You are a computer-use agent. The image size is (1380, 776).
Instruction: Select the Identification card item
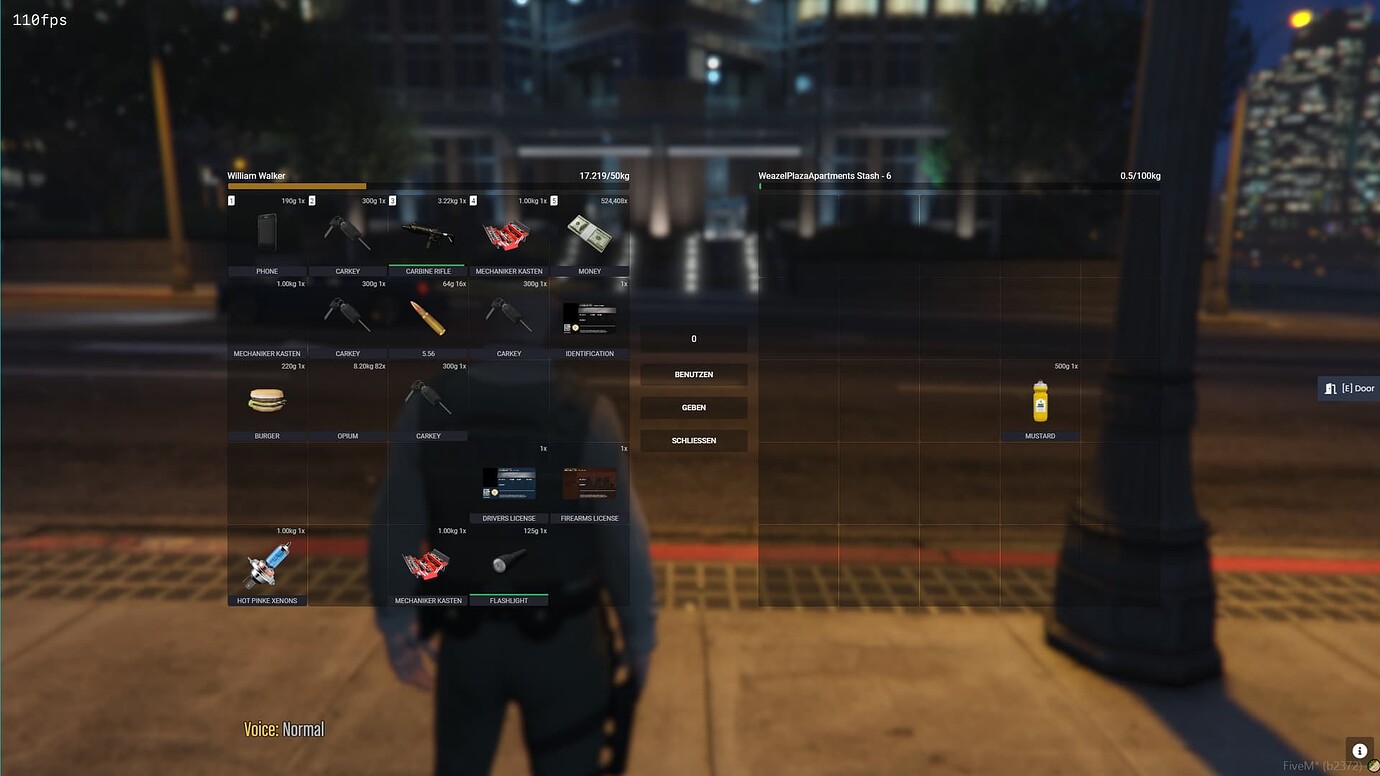590,318
